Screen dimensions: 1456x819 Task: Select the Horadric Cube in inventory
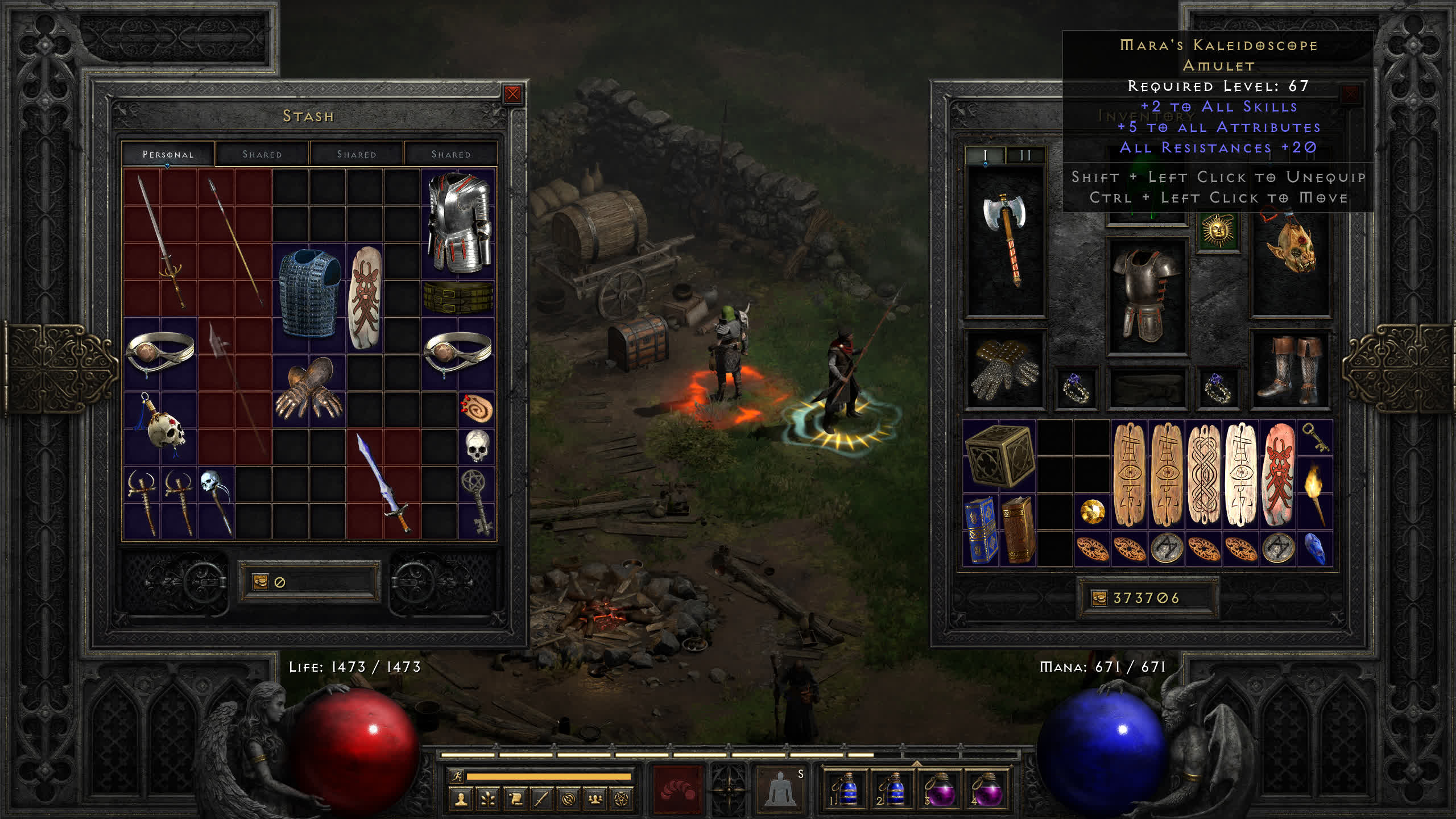(999, 456)
